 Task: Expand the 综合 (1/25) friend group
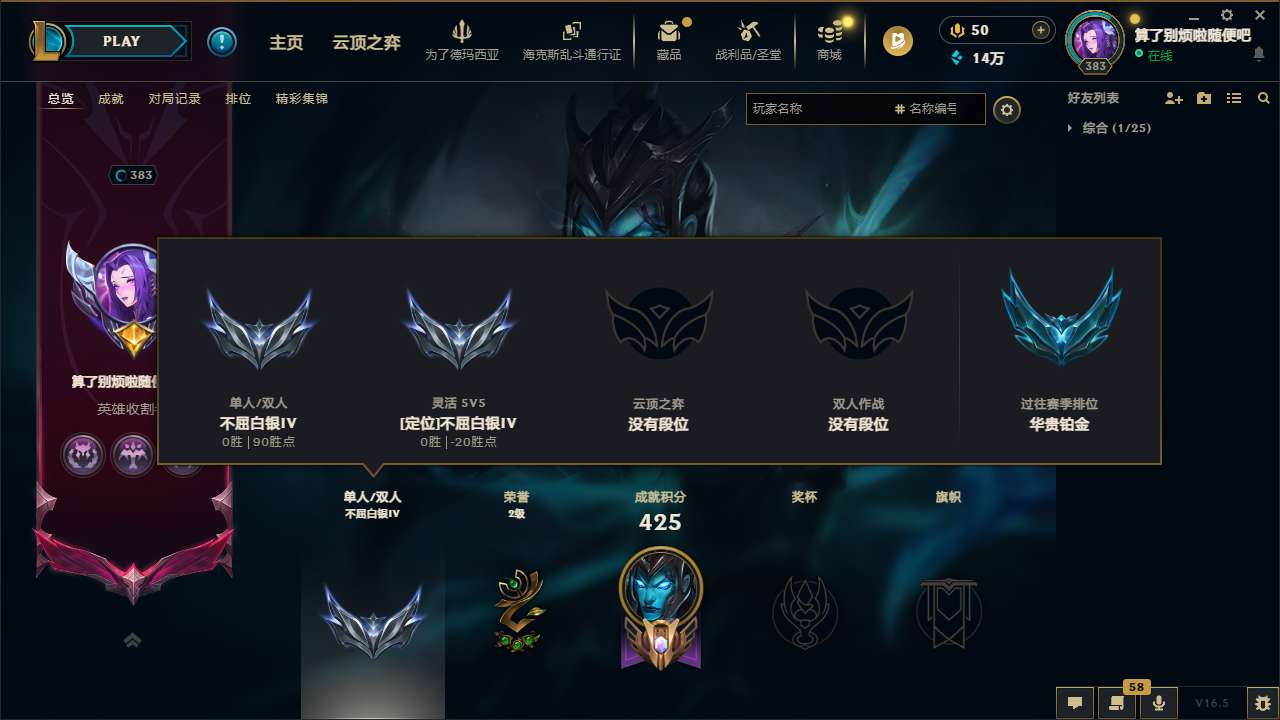click(x=1070, y=128)
